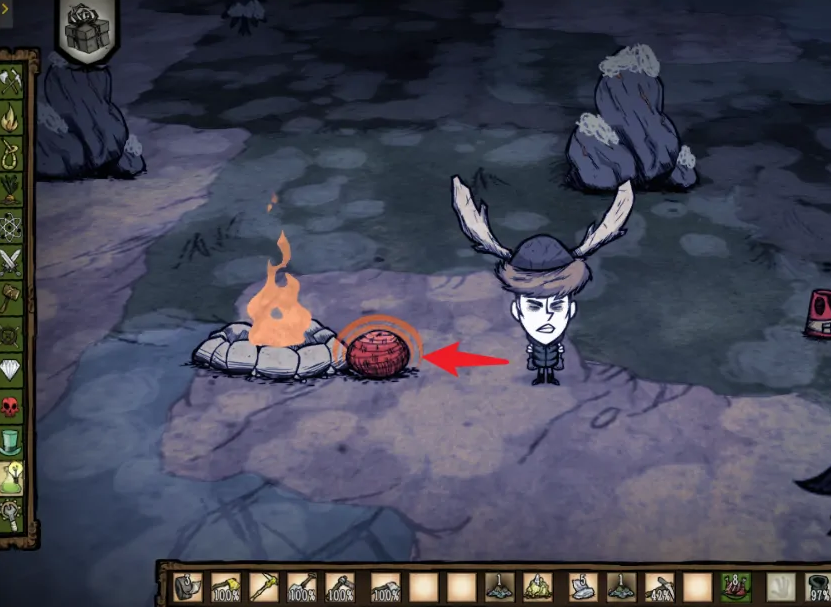Show the Science atom tab
Image resolution: width=831 pixels, height=607 pixels.
point(12,226)
